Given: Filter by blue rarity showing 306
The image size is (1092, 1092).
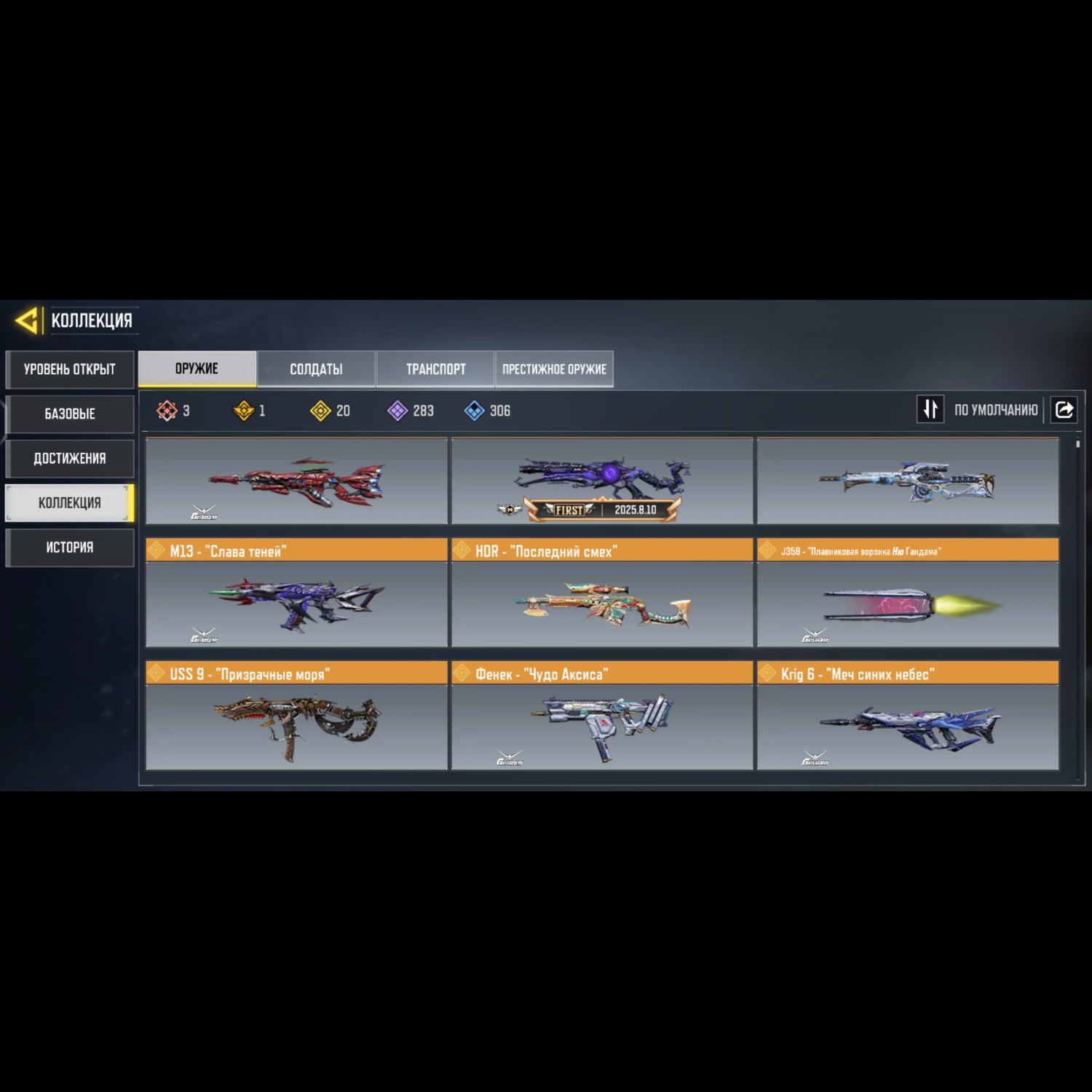Looking at the screenshot, I should pyautogui.click(x=487, y=411).
